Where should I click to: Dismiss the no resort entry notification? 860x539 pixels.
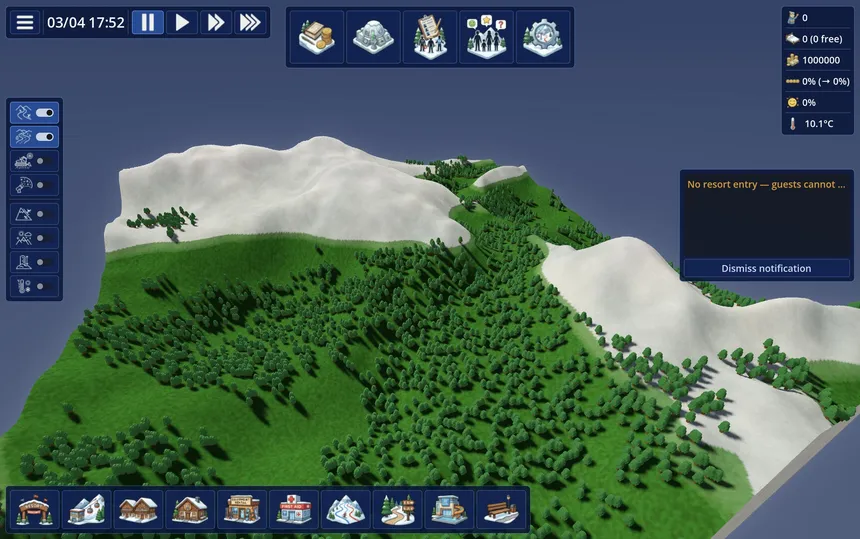[766, 268]
